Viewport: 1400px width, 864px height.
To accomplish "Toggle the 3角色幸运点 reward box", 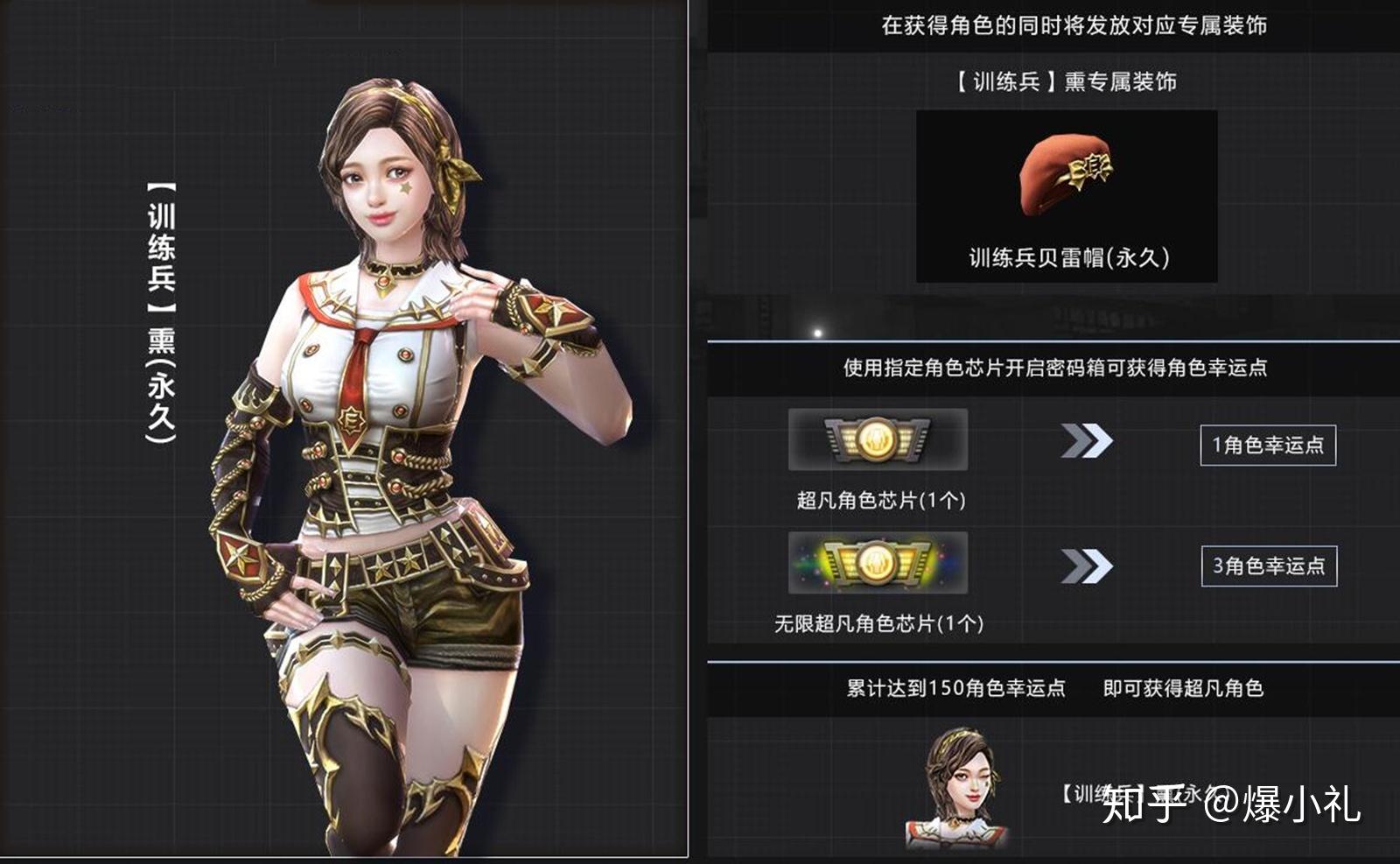I will click(1270, 566).
